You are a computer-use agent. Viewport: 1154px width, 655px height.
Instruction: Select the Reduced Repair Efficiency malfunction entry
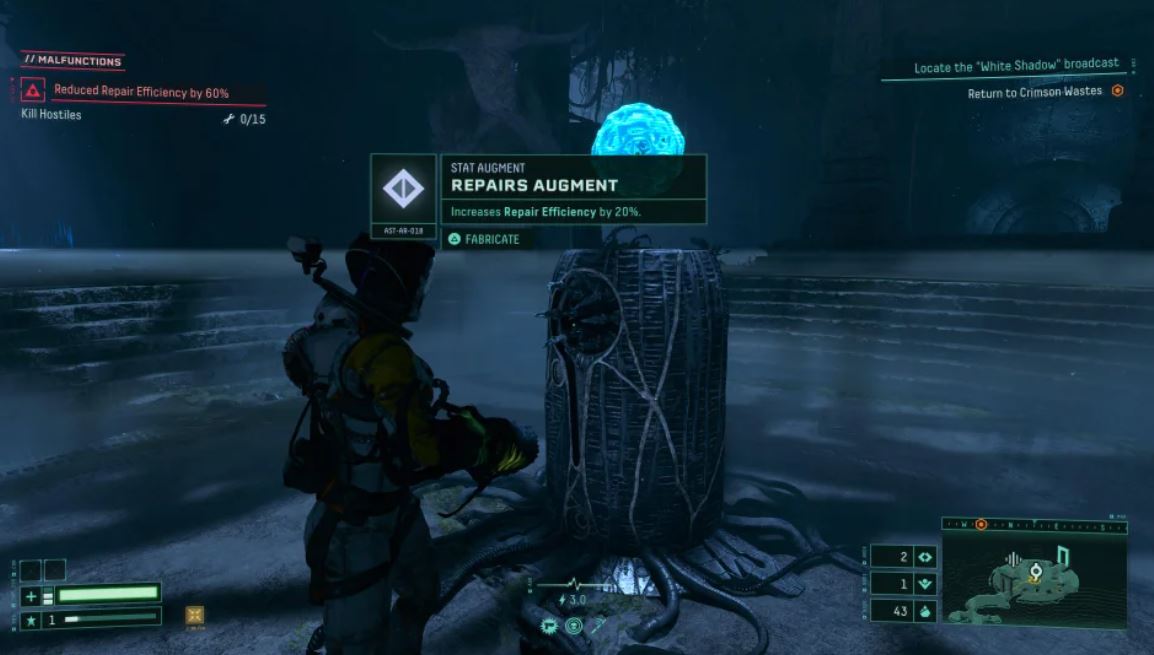141,93
